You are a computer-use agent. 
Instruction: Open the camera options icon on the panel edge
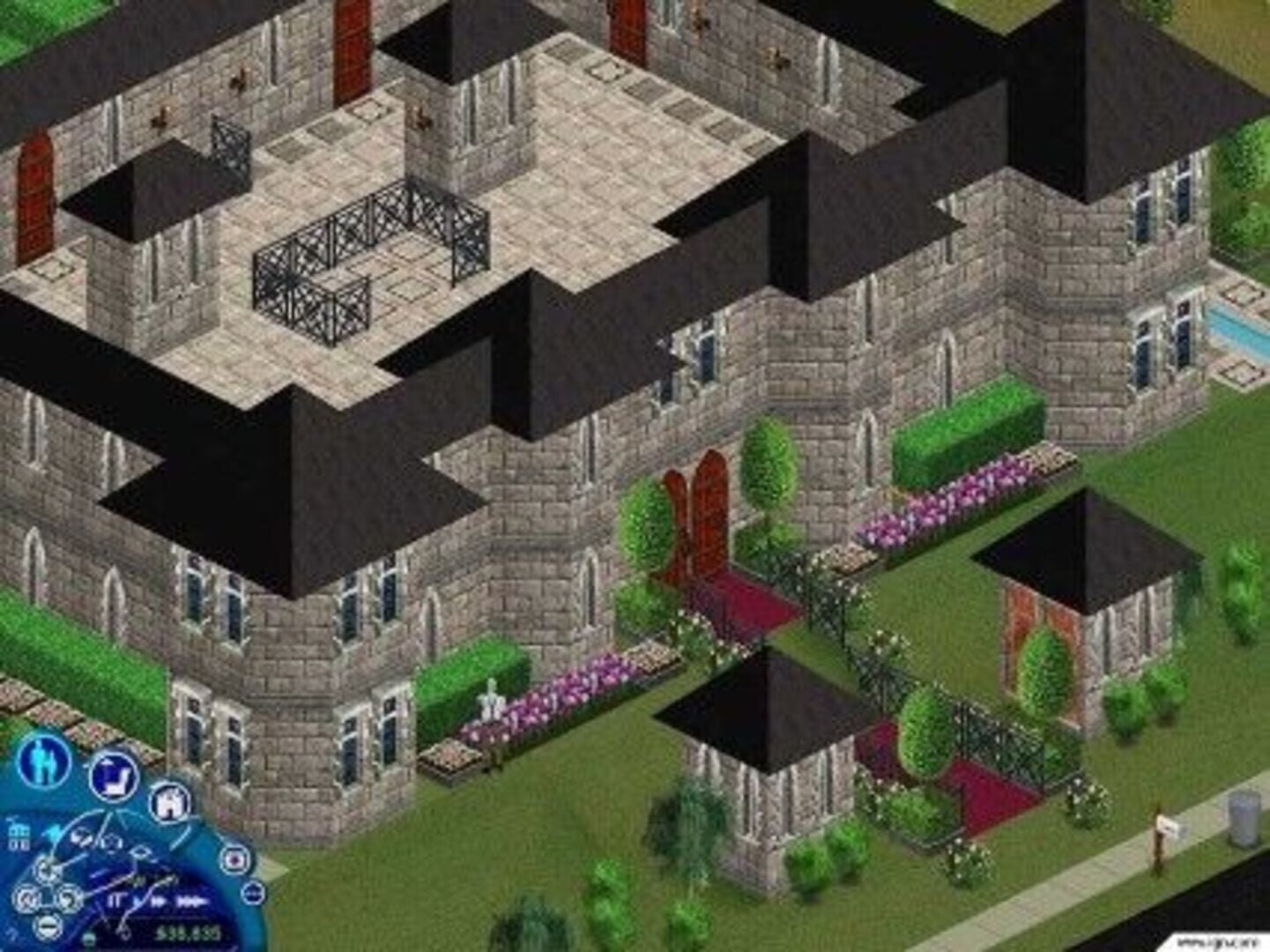pyautogui.click(x=234, y=861)
